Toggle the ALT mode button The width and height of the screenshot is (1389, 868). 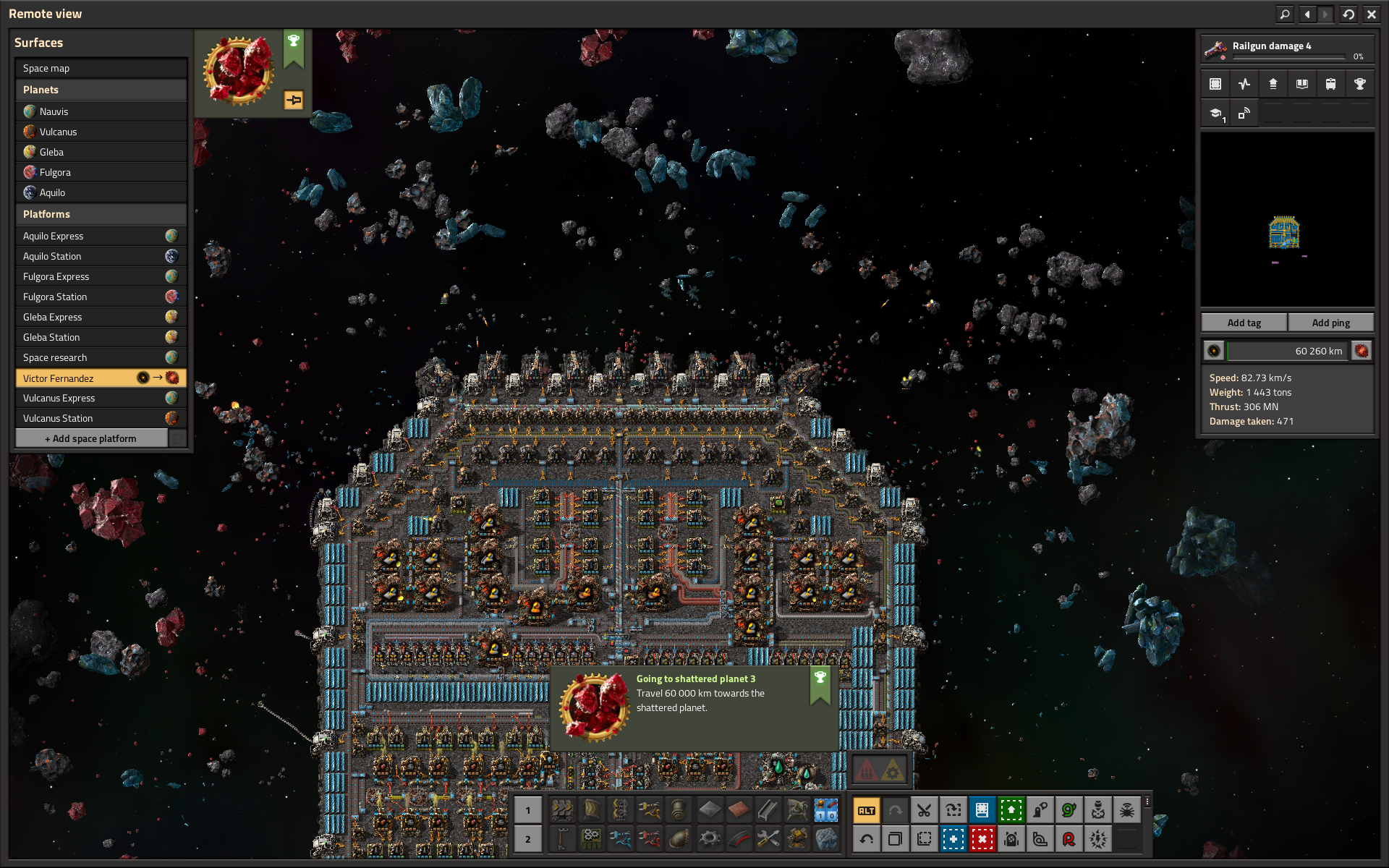point(867,810)
